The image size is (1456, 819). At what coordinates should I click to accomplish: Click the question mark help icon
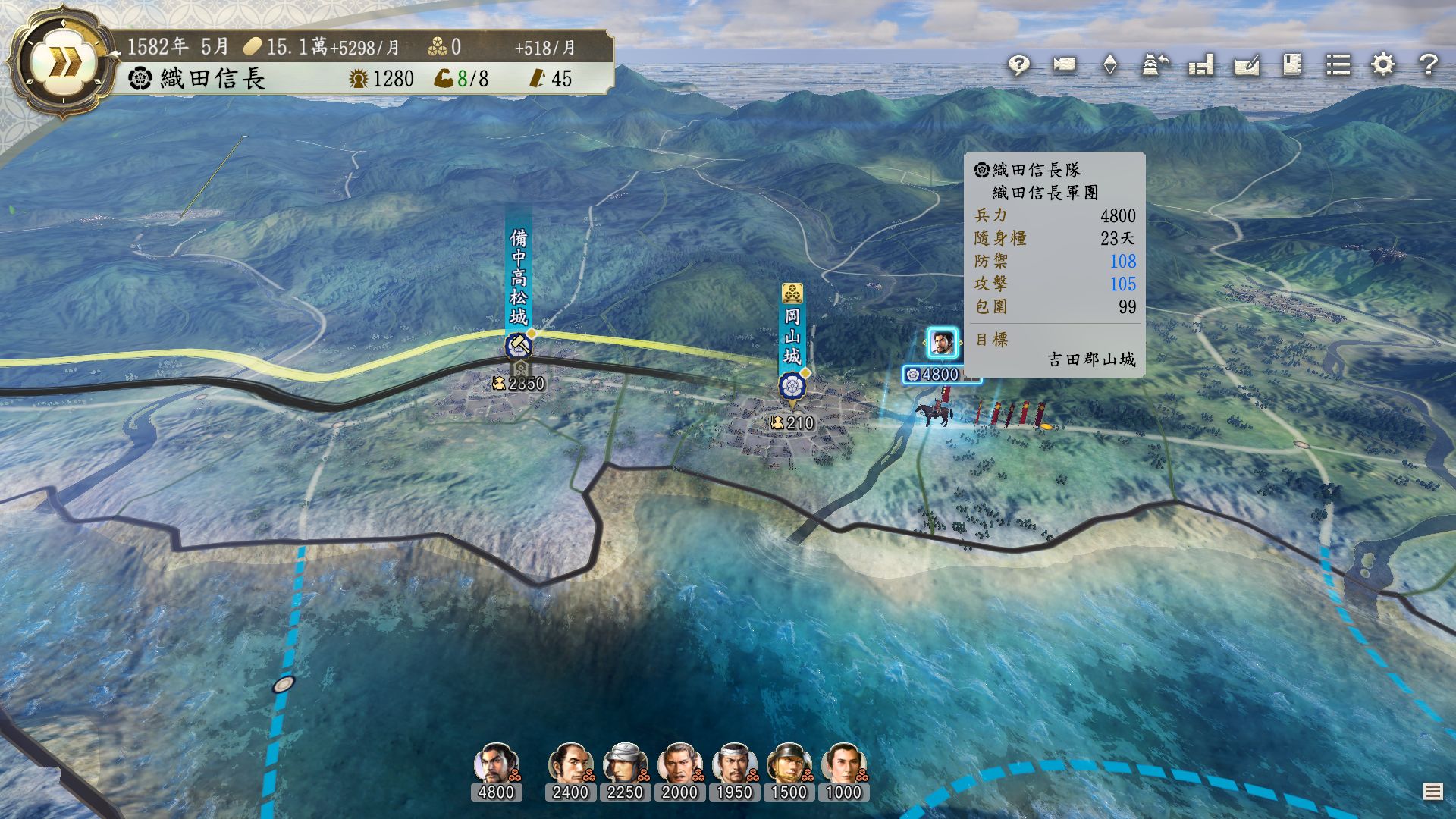[x=1429, y=65]
